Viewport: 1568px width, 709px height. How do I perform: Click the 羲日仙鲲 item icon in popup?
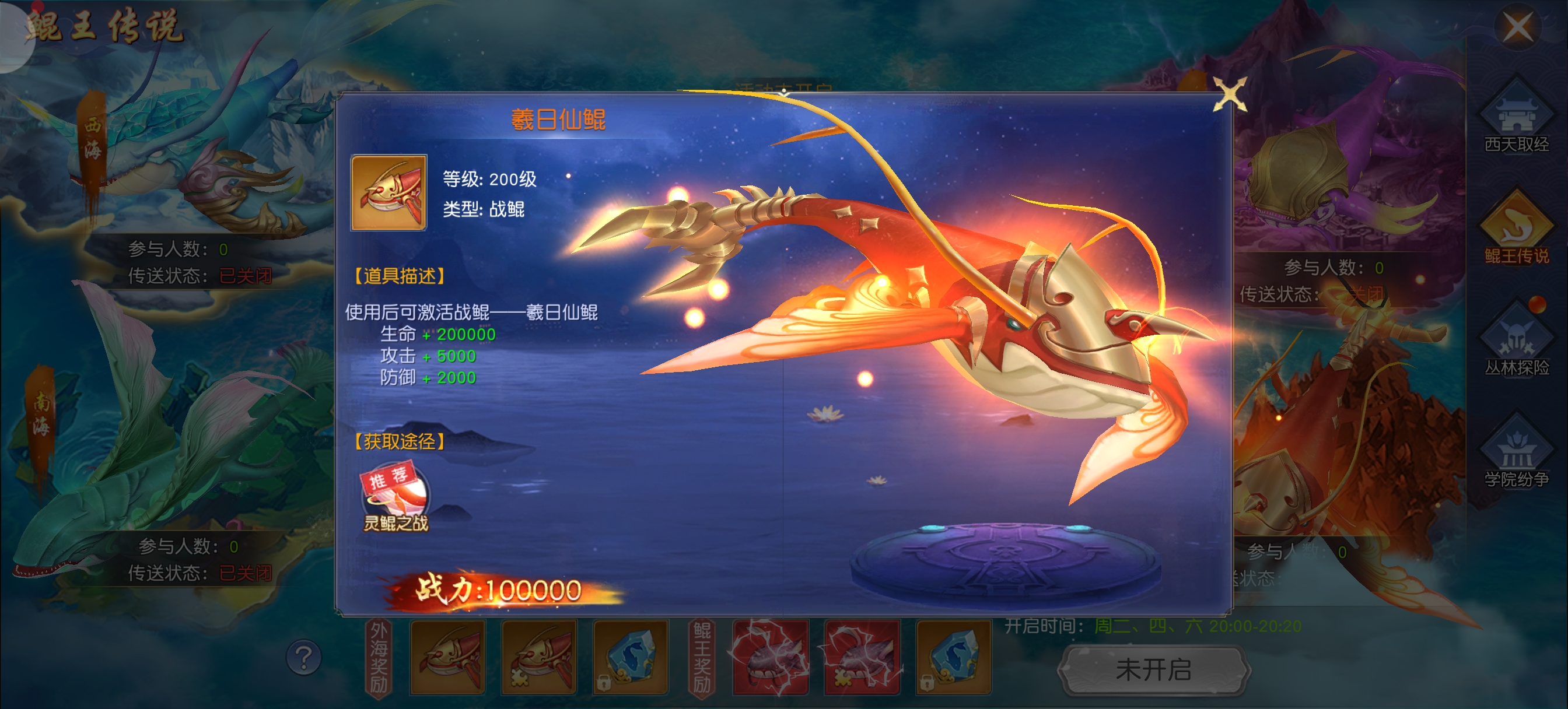[388, 193]
